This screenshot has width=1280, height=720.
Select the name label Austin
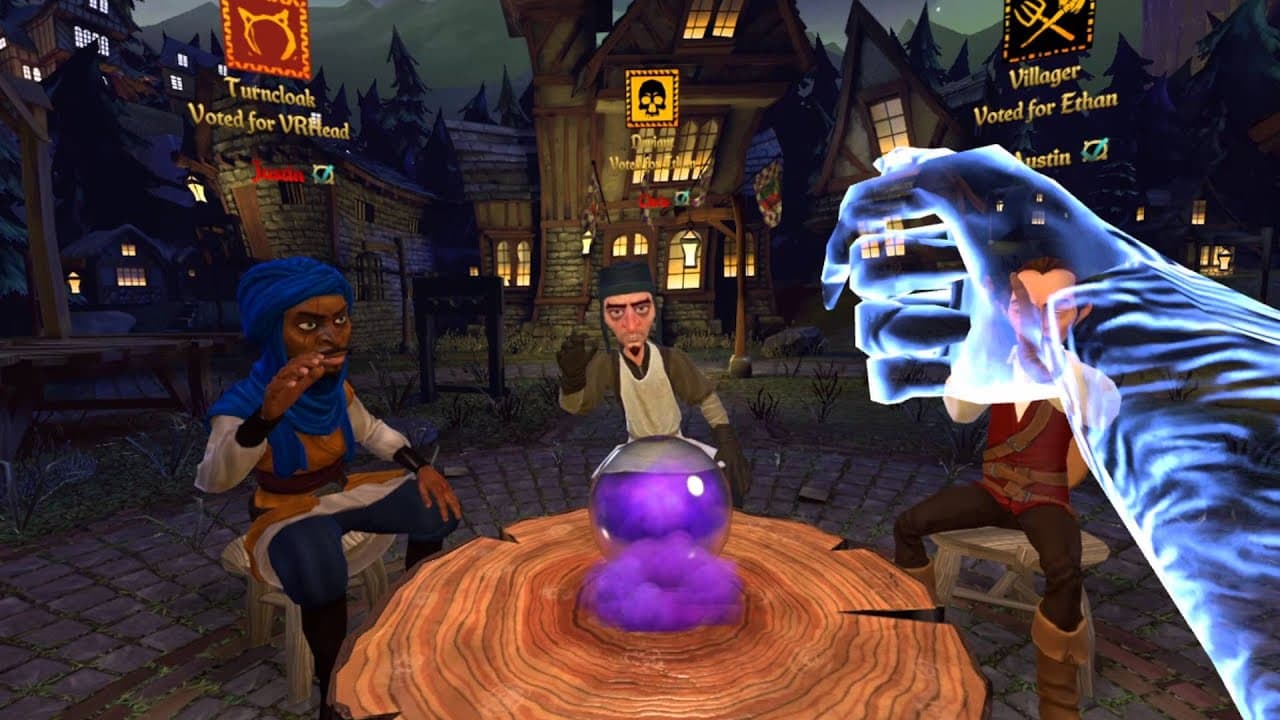click(x=1044, y=157)
